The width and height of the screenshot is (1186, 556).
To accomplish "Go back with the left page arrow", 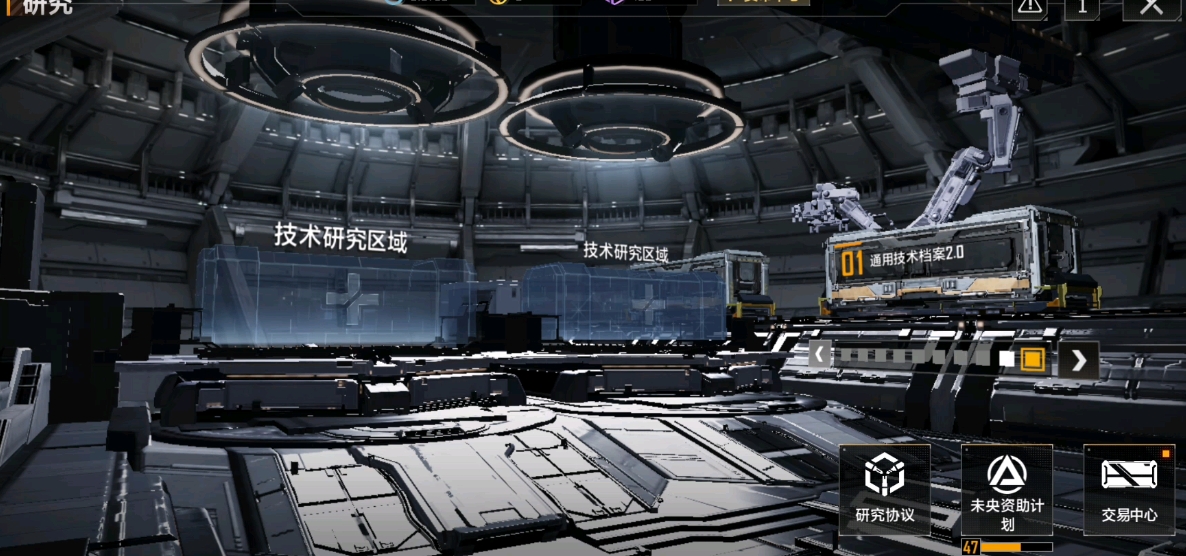I will [x=820, y=355].
